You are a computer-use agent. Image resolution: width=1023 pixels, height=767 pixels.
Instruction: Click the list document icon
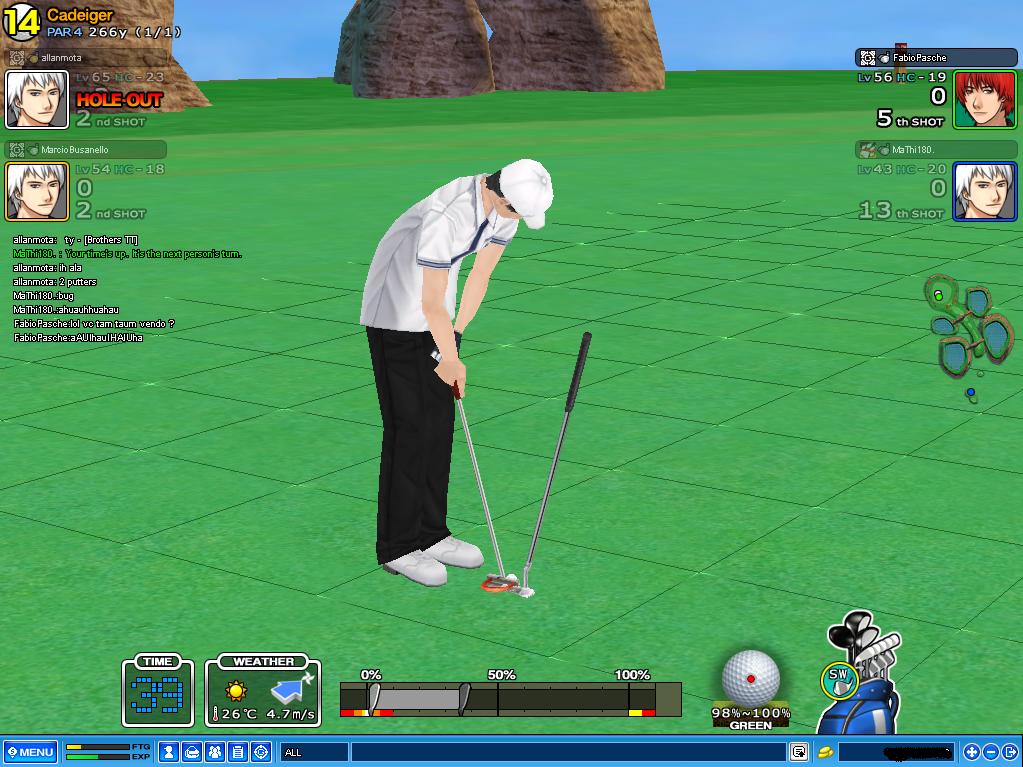tap(238, 752)
